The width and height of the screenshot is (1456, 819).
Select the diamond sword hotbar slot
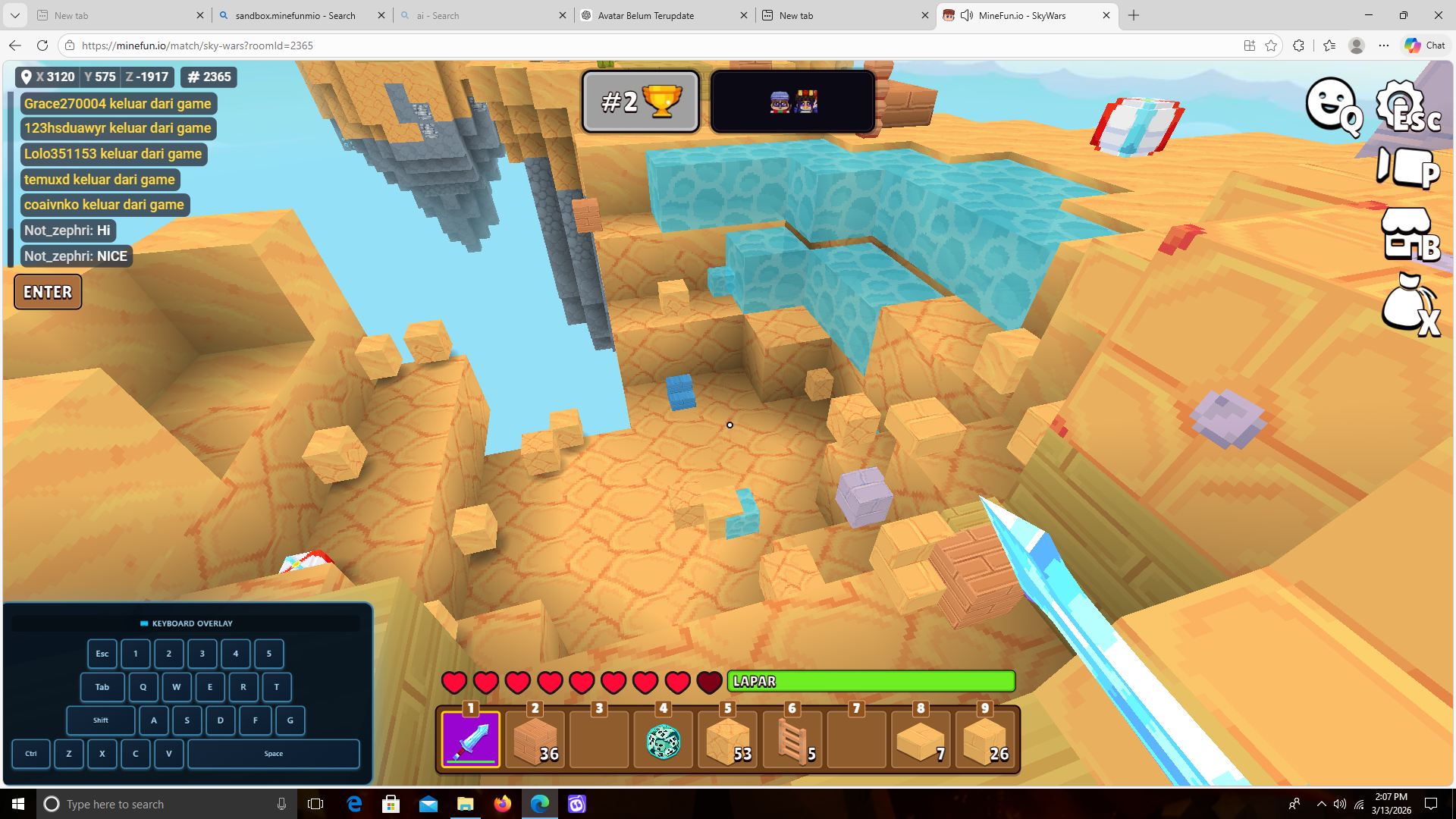pyautogui.click(x=471, y=739)
